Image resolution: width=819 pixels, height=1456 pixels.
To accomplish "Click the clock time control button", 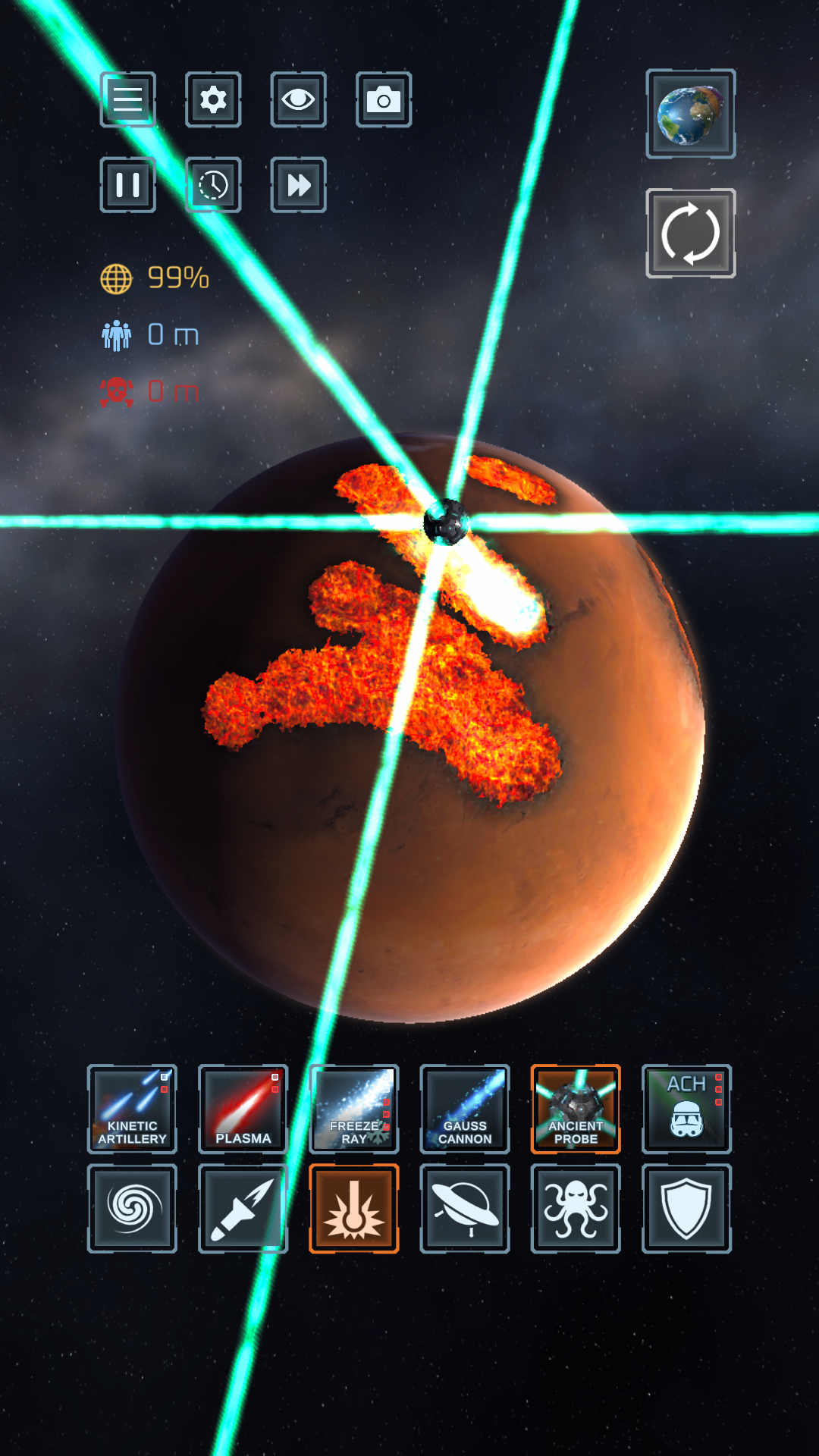I will click(x=213, y=185).
